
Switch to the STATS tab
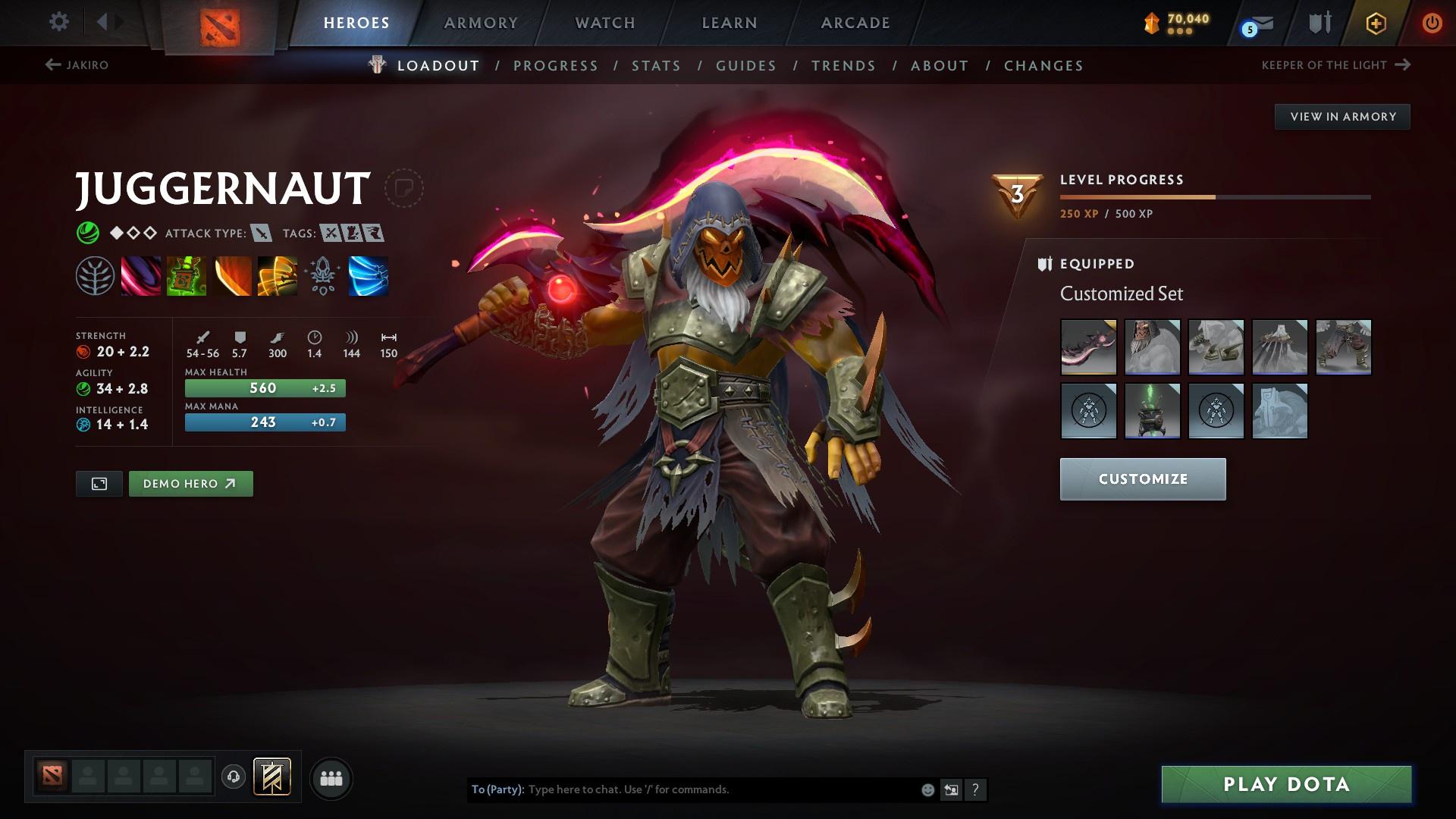click(655, 66)
